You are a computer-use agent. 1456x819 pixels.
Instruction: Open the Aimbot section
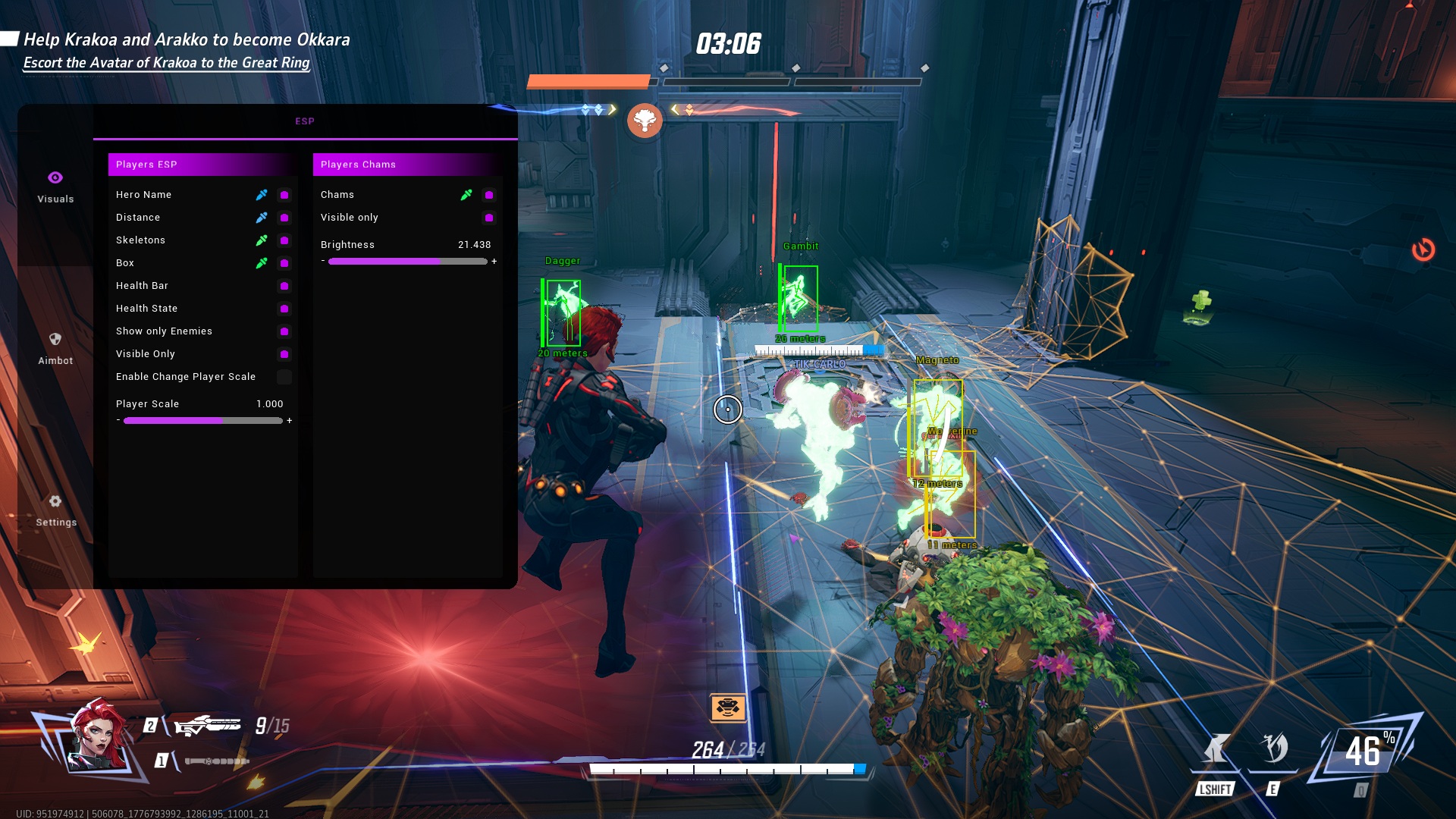[x=55, y=348]
